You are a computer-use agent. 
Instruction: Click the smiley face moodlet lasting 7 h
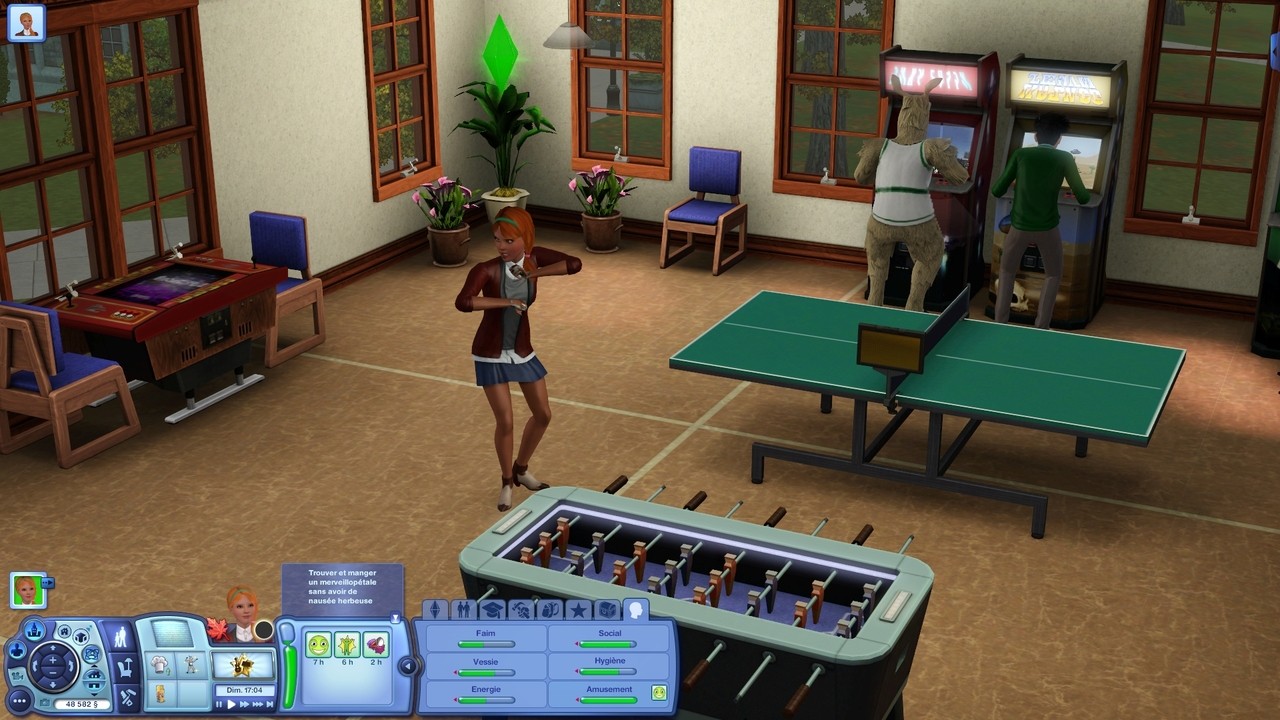[318, 645]
